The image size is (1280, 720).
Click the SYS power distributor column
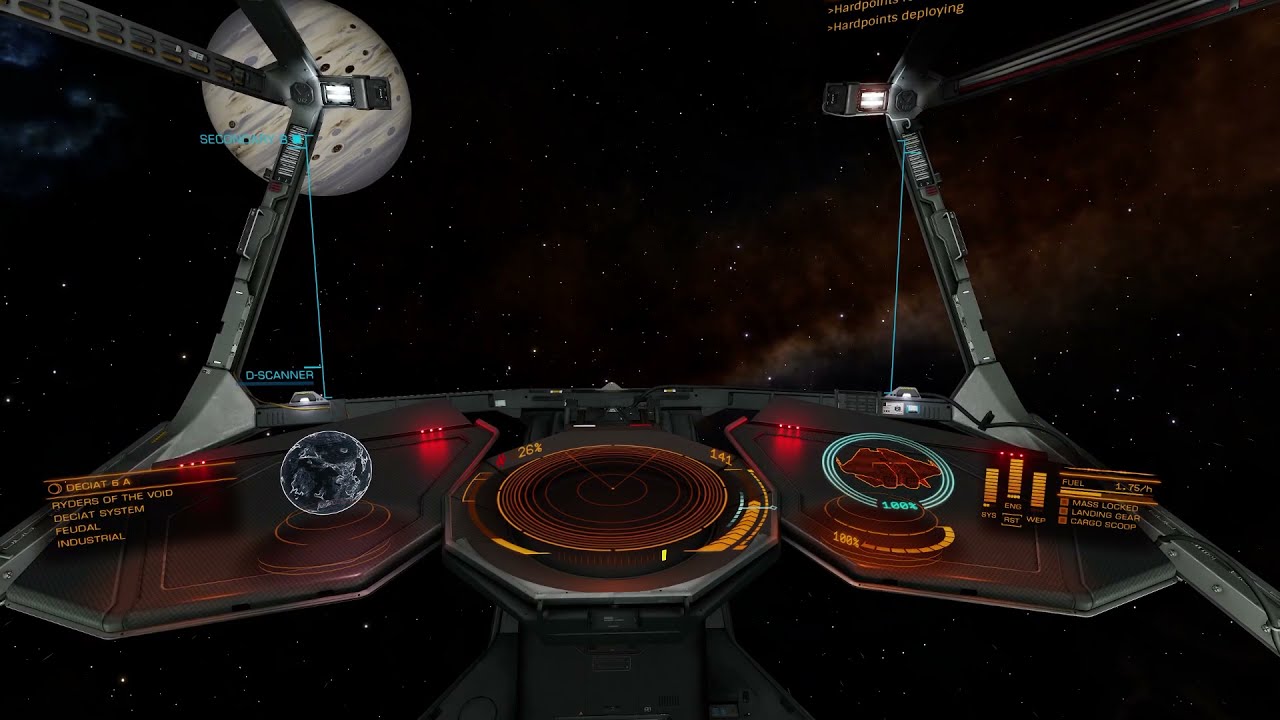click(991, 485)
